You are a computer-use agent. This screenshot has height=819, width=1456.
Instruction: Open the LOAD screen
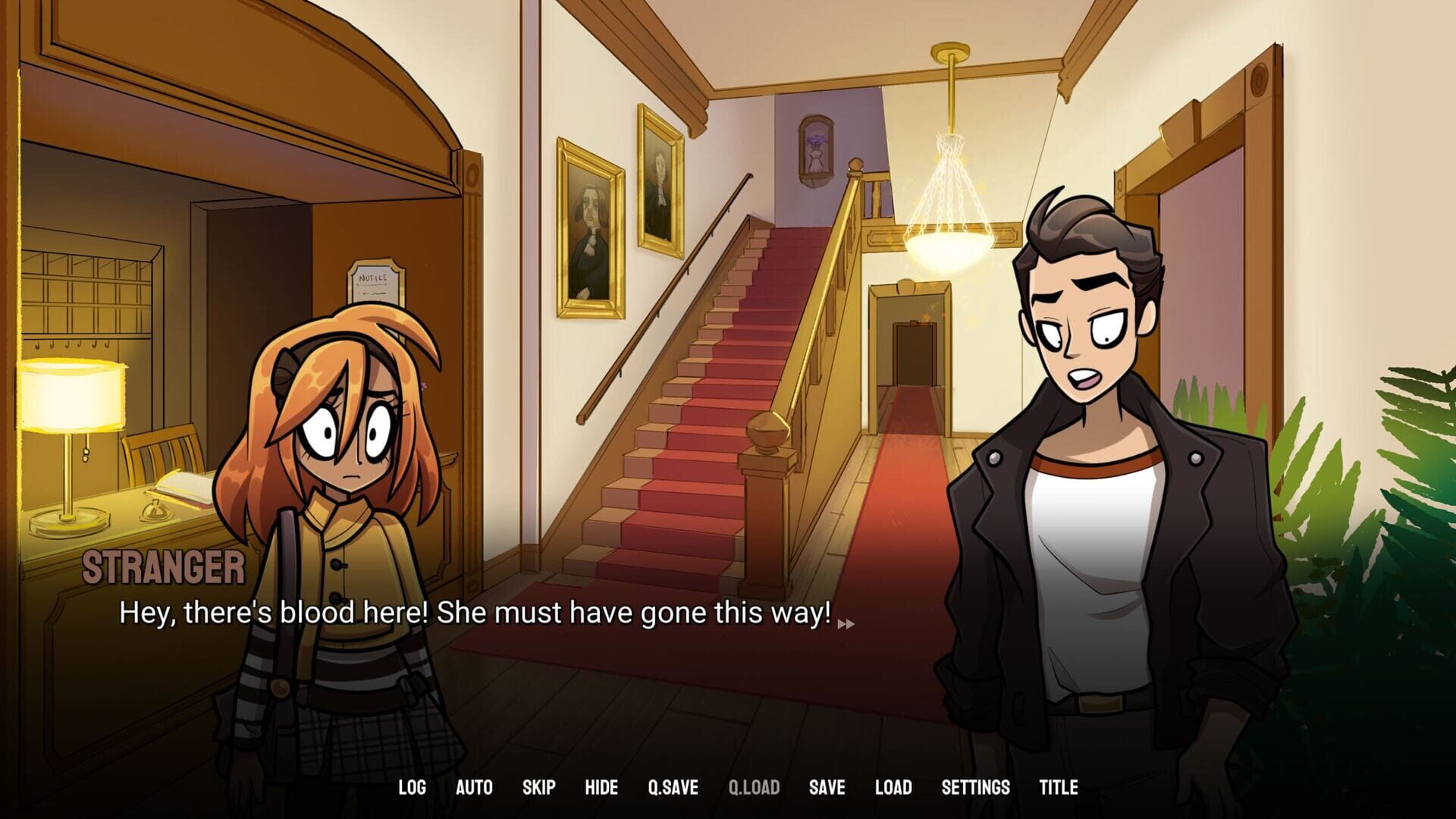(895, 787)
